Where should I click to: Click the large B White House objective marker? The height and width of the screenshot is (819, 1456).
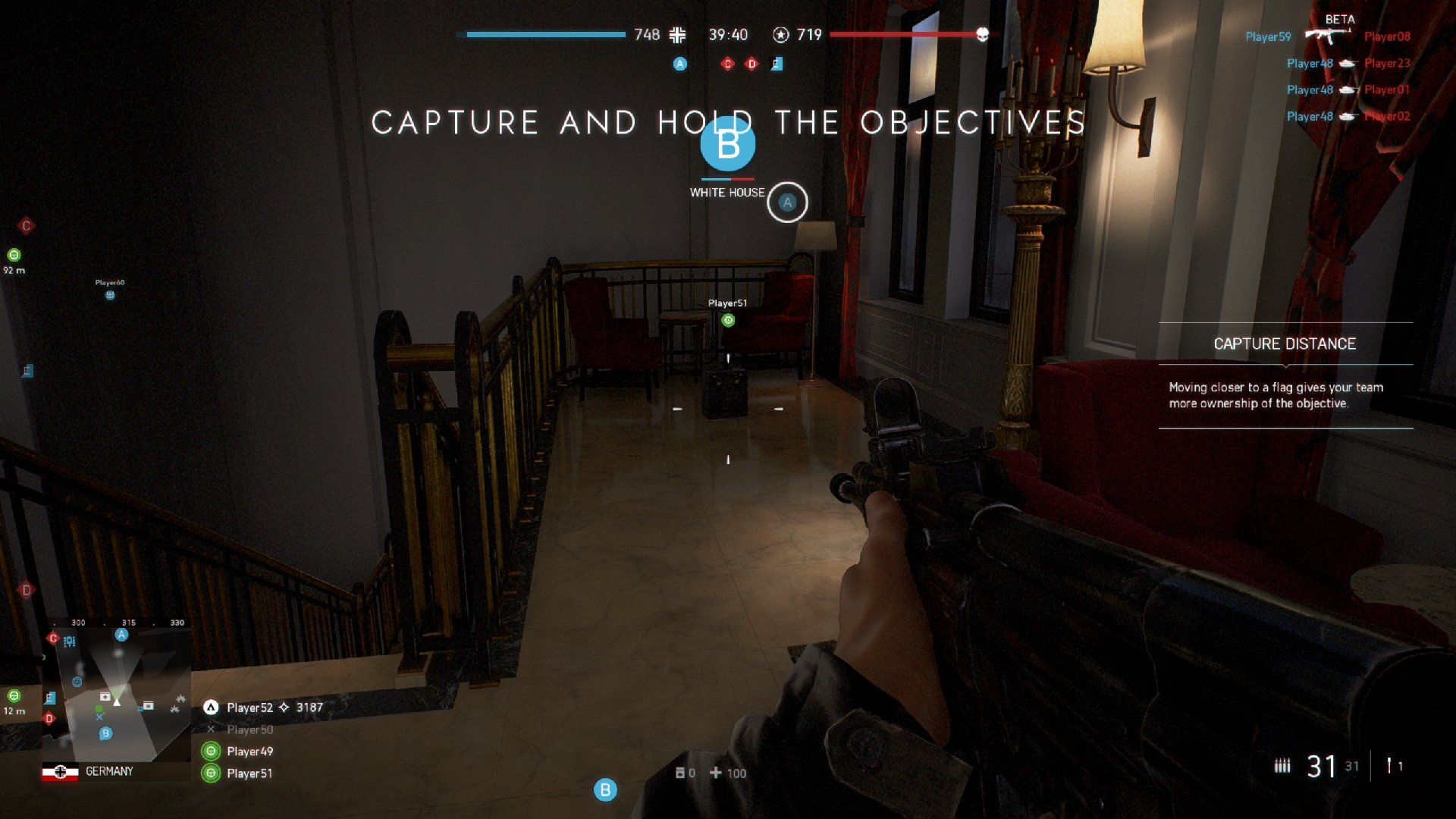[727, 144]
